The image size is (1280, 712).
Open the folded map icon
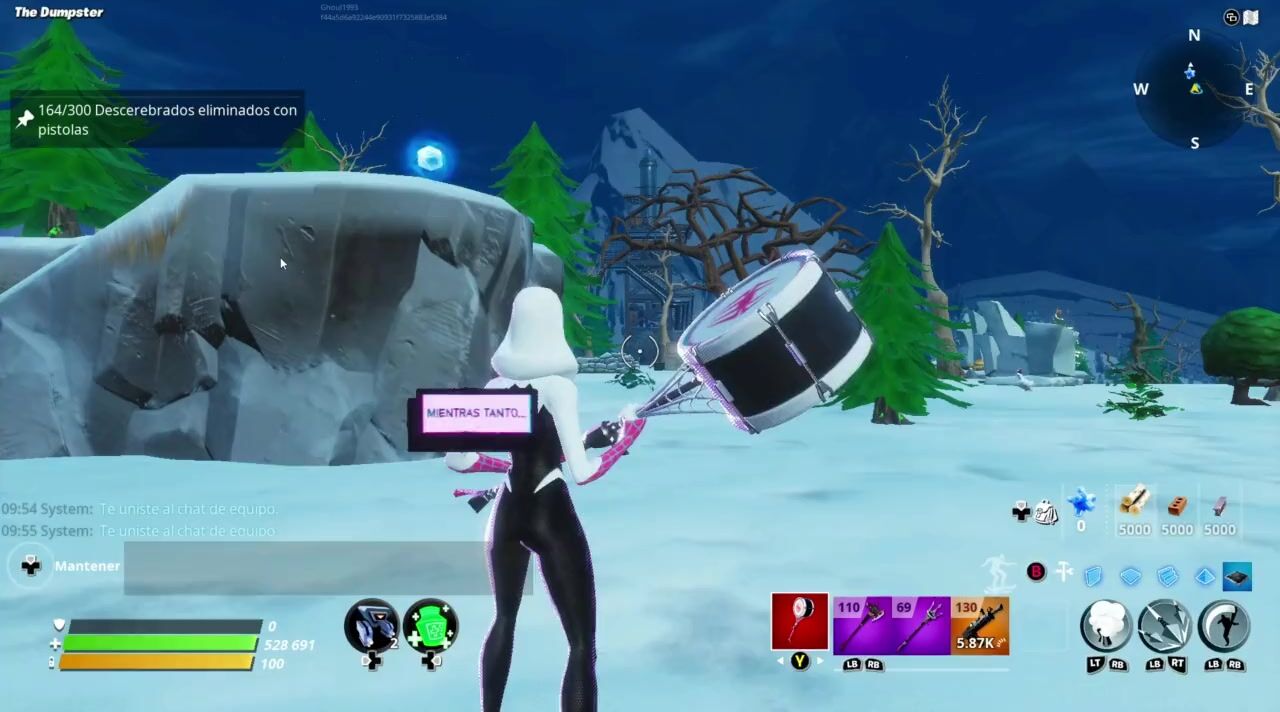pos(1250,17)
